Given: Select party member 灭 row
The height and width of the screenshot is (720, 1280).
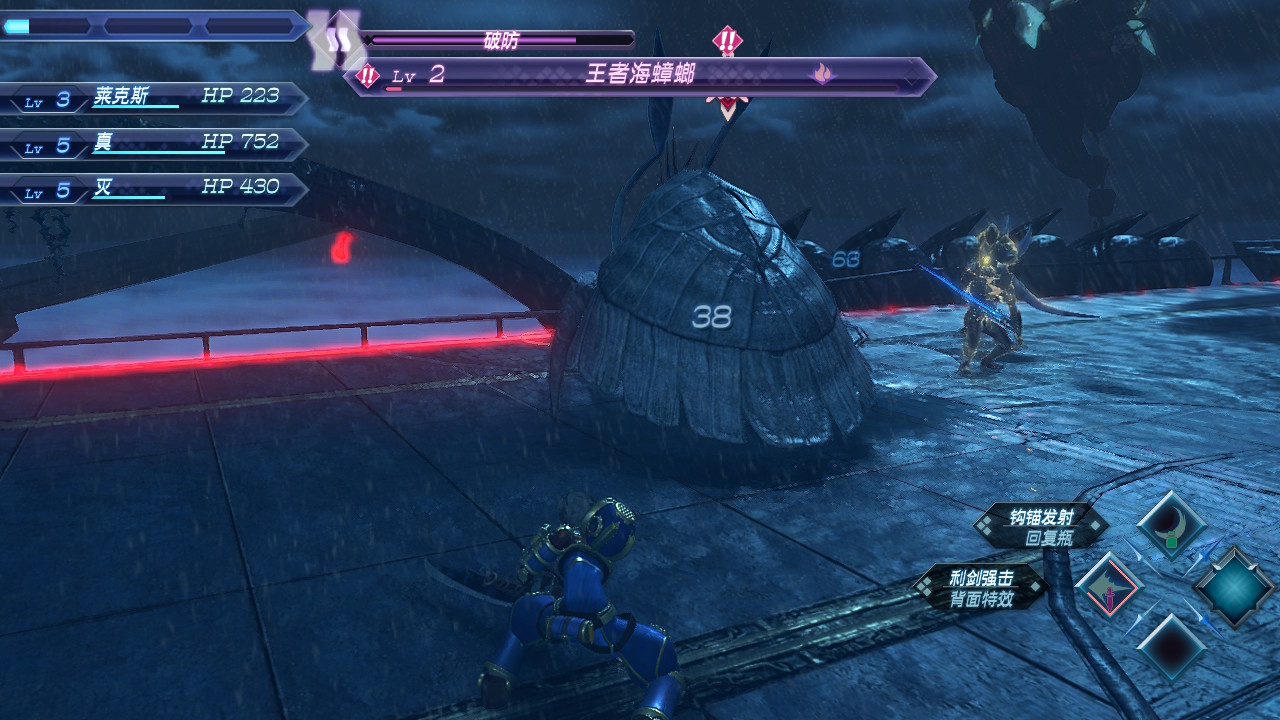Looking at the screenshot, I should coord(155,188).
